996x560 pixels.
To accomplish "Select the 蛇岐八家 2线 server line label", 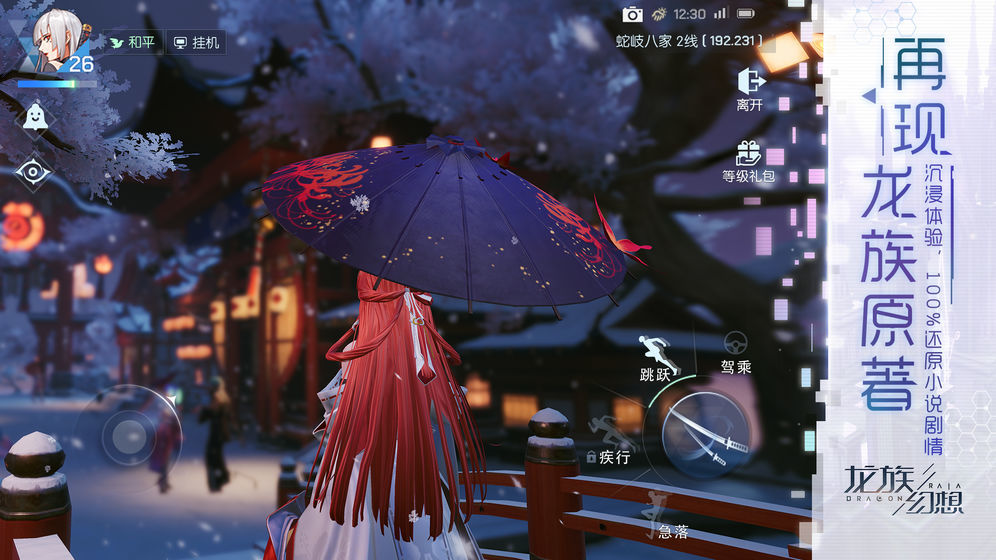I will pos(688,41).
